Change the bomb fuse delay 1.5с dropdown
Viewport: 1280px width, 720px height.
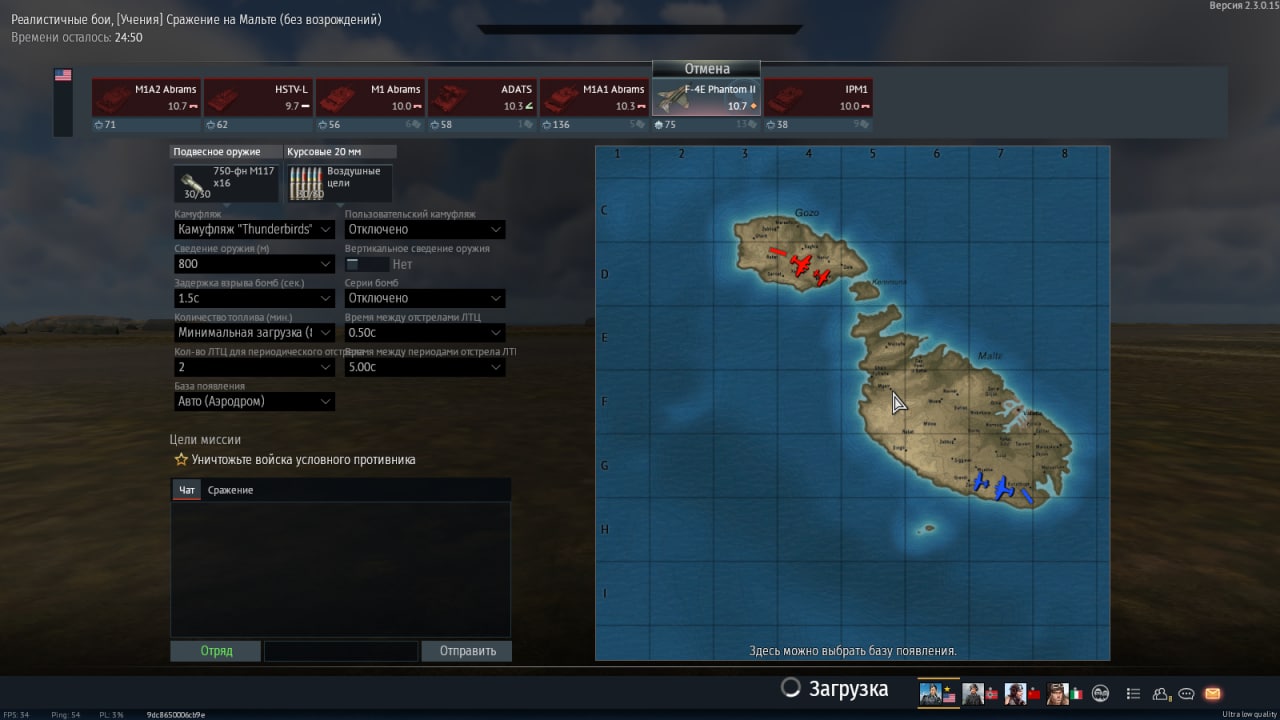[x=255, y=298]
